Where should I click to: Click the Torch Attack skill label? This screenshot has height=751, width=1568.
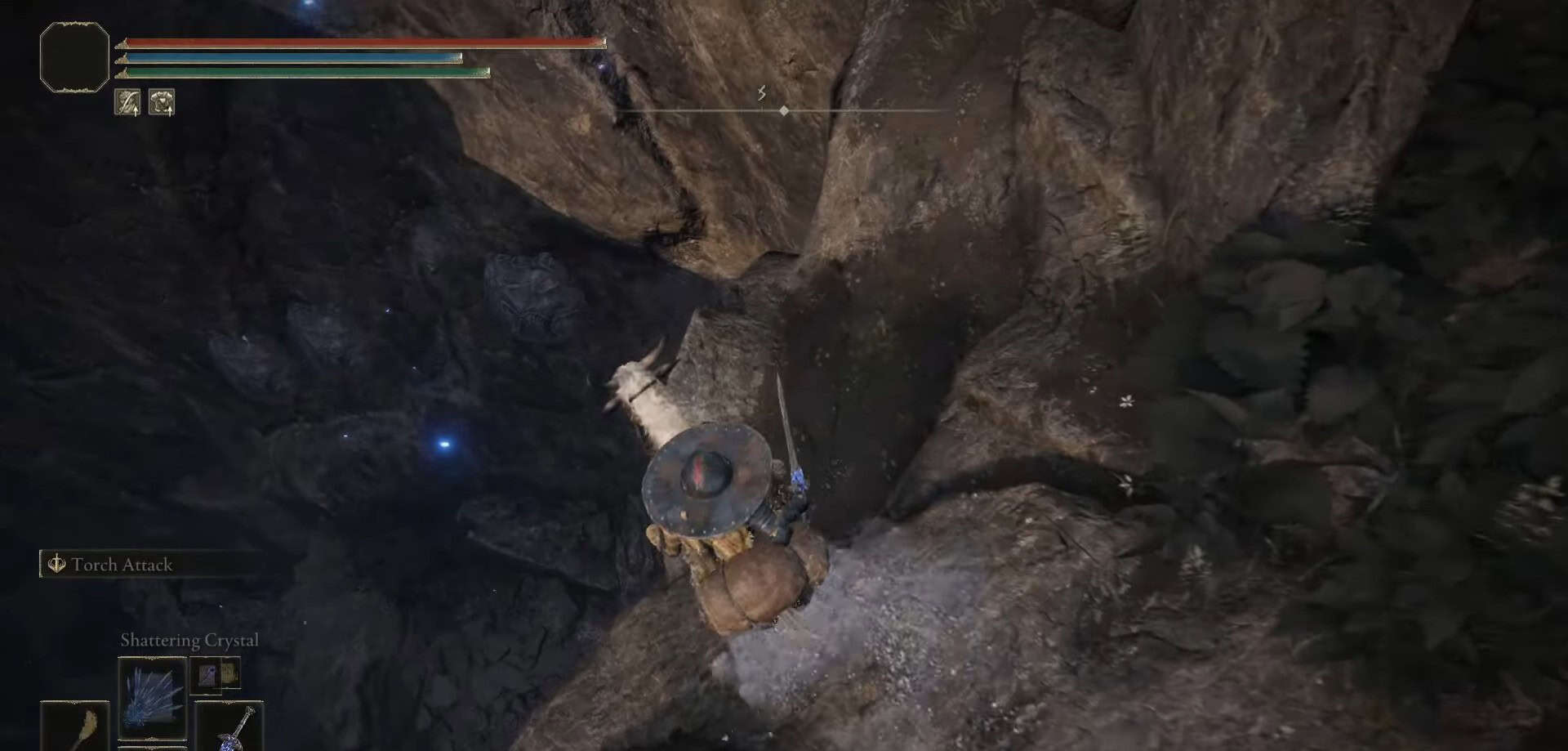coord(121,565)
